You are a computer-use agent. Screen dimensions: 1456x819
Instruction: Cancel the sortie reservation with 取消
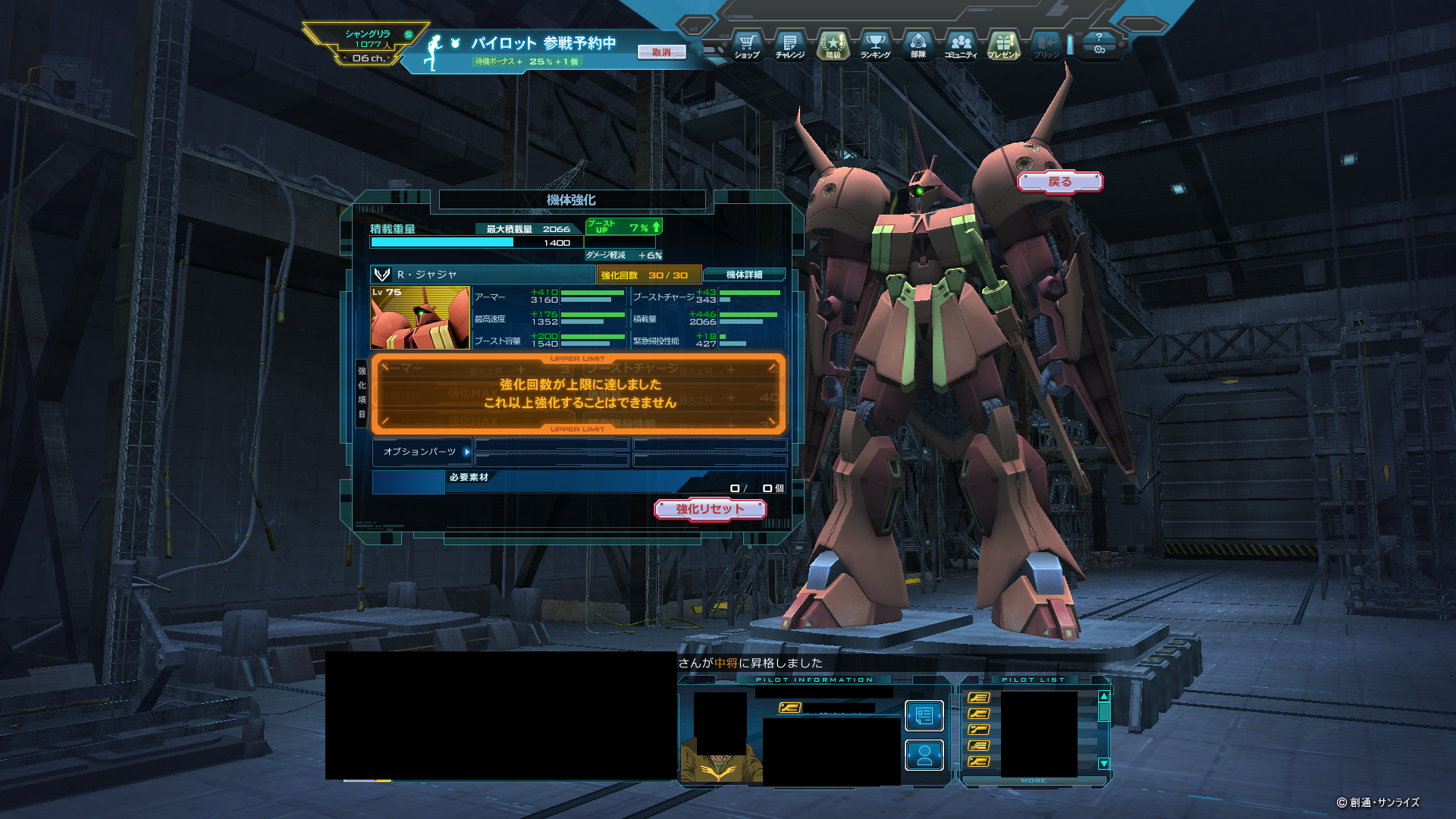click(x=661, y=52)
